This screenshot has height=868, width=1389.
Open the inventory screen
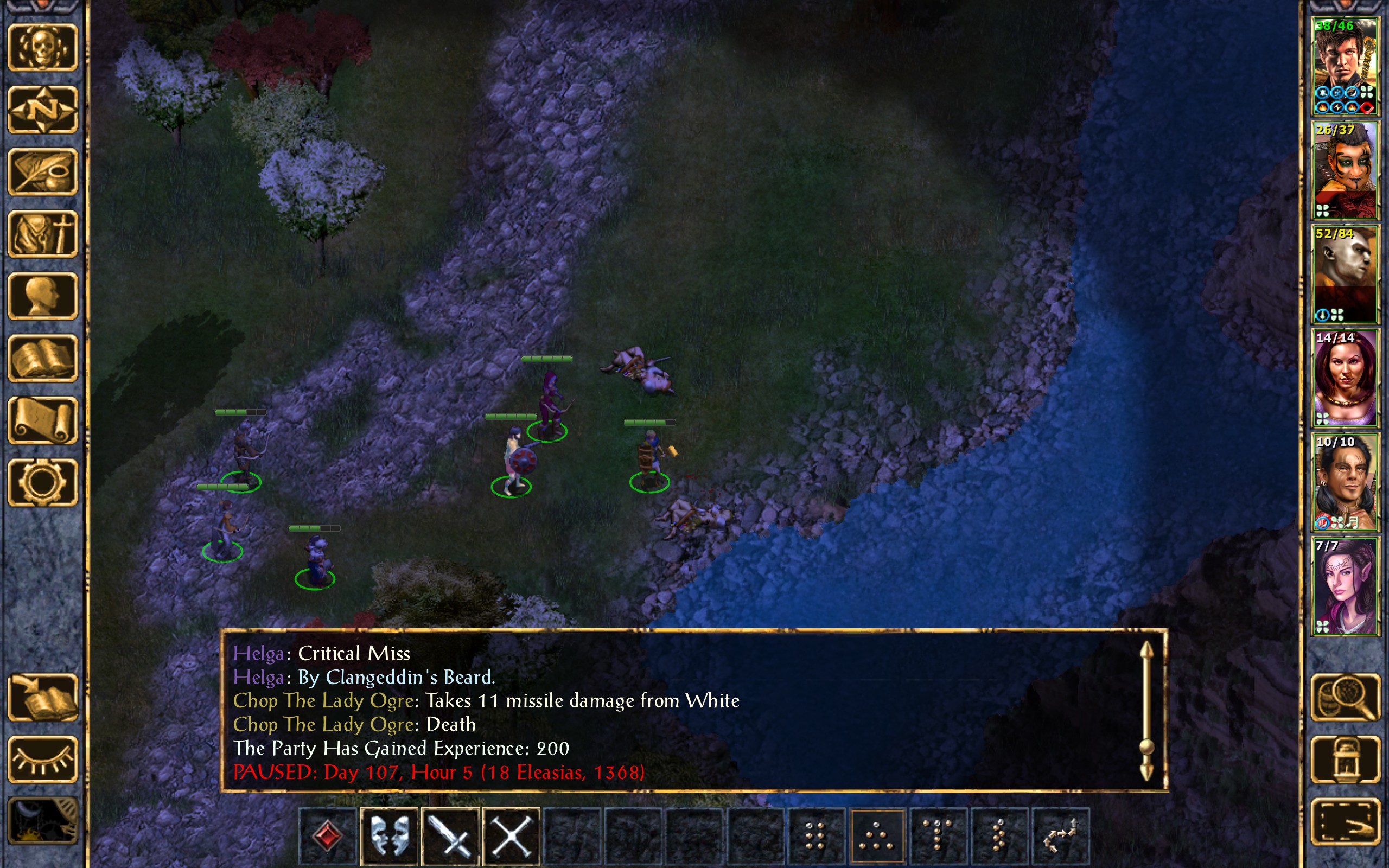[43, 234]
